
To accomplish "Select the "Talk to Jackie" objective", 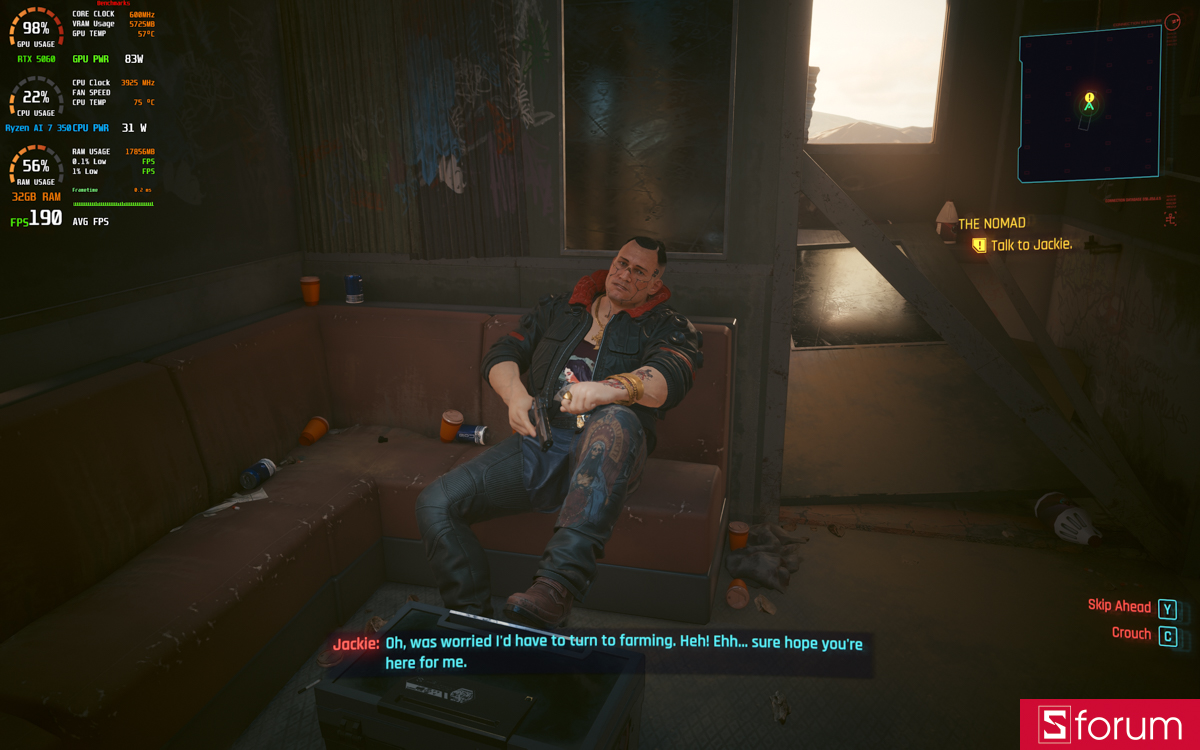I will [1030, 245].
